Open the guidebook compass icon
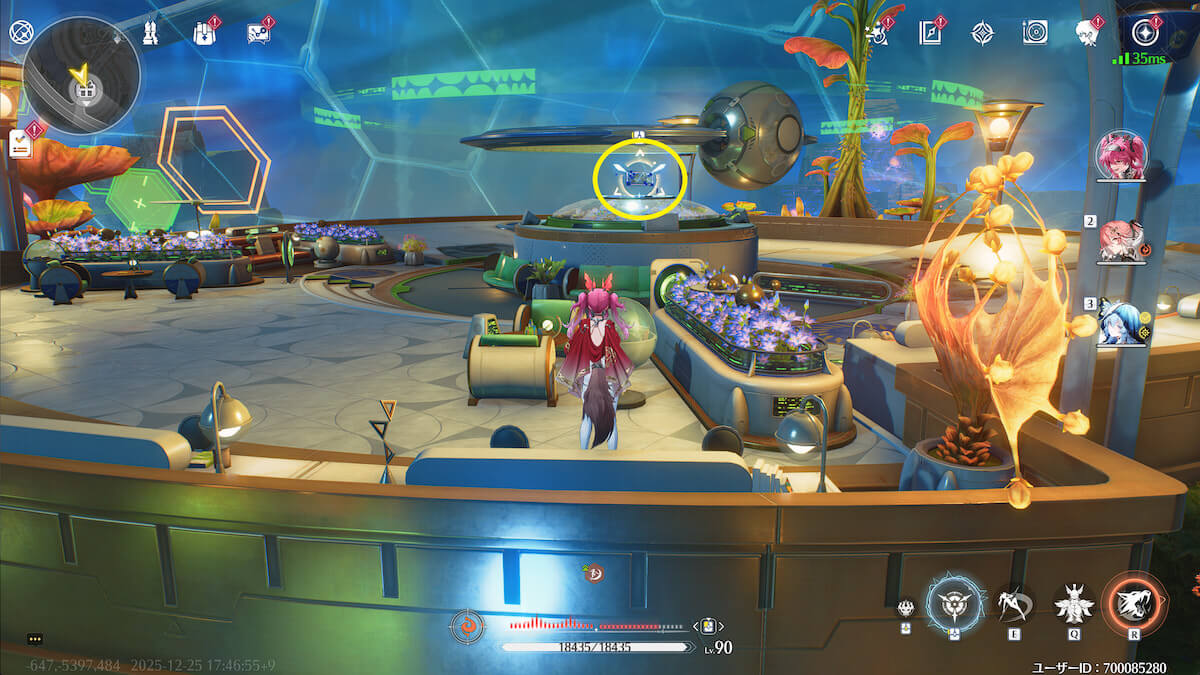The width and height of the screenshot is (1200, 675). click(x=931, y=32)
